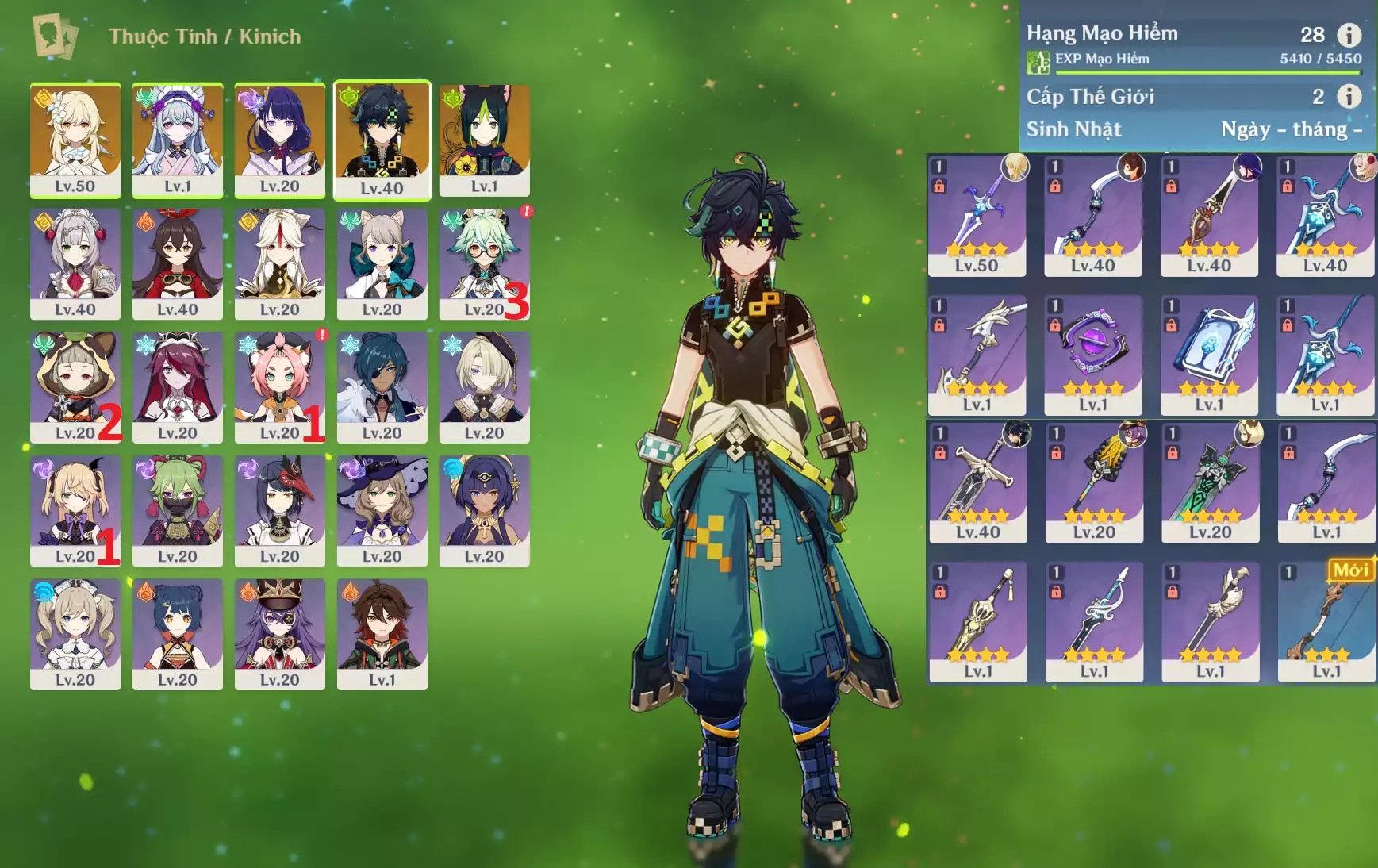
Task: Select the highlighted Kinich Lv.40 portrait
Action: (382, 140)
